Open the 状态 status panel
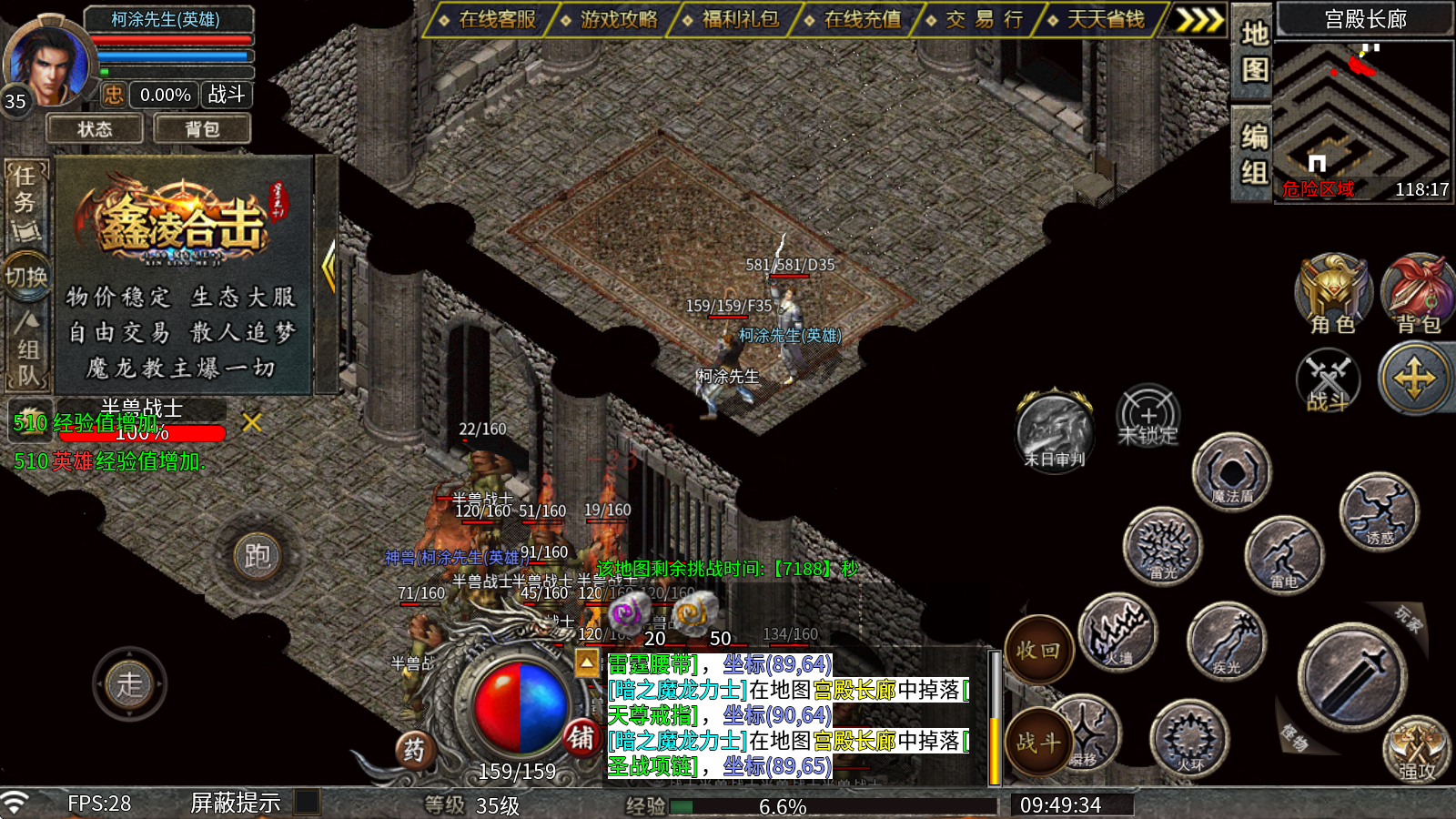This screenshot has height=819, width=1456. [95, 129]
